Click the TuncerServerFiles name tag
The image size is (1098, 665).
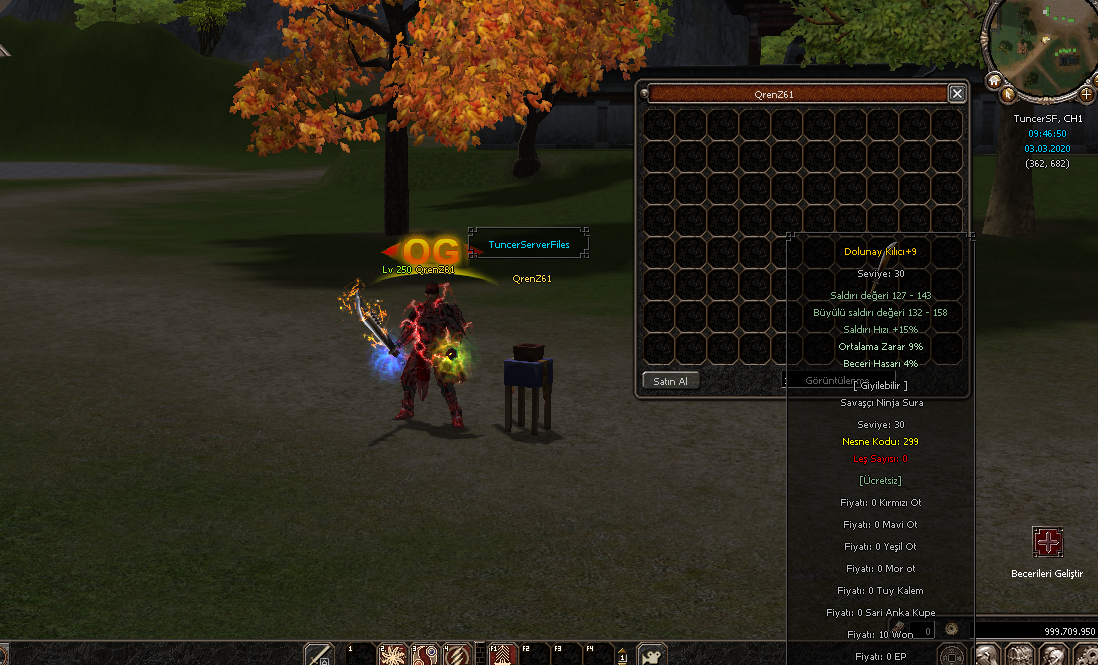tap(528, 244)
